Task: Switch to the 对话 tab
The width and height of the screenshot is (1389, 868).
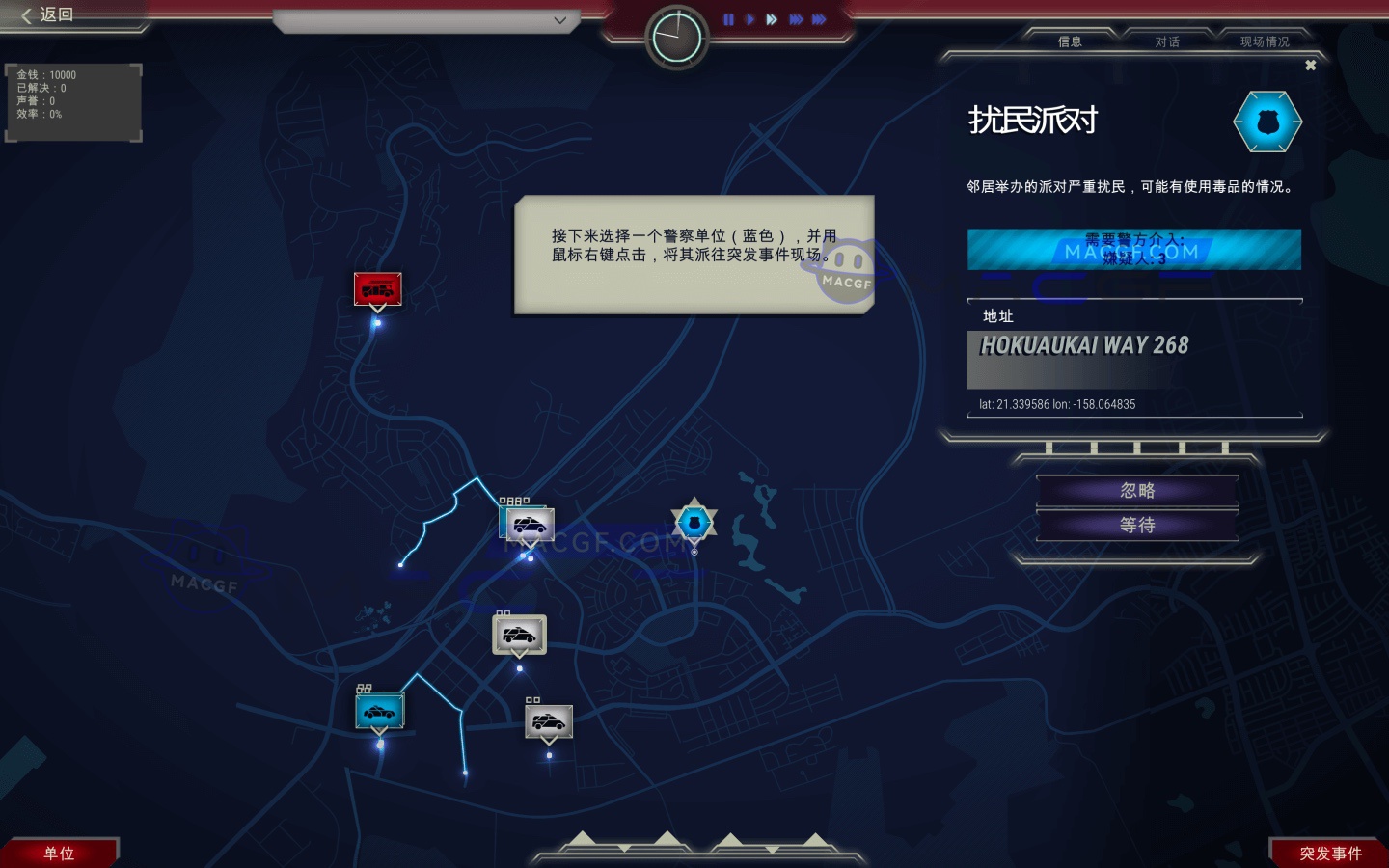Action: (x=1166, y=41)
